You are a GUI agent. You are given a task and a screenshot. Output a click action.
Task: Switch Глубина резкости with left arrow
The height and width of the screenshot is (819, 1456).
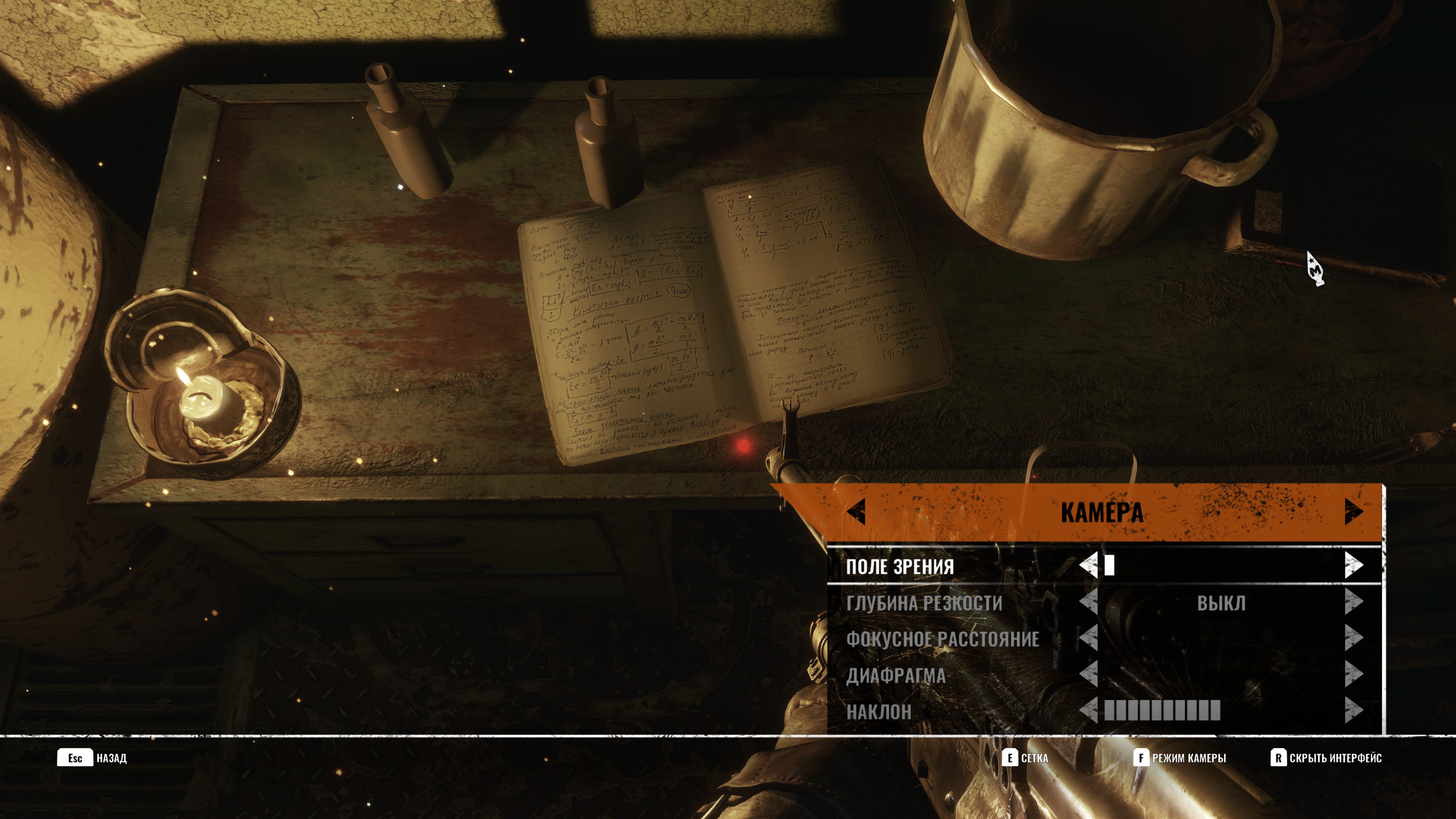(x=1088, y=602)
